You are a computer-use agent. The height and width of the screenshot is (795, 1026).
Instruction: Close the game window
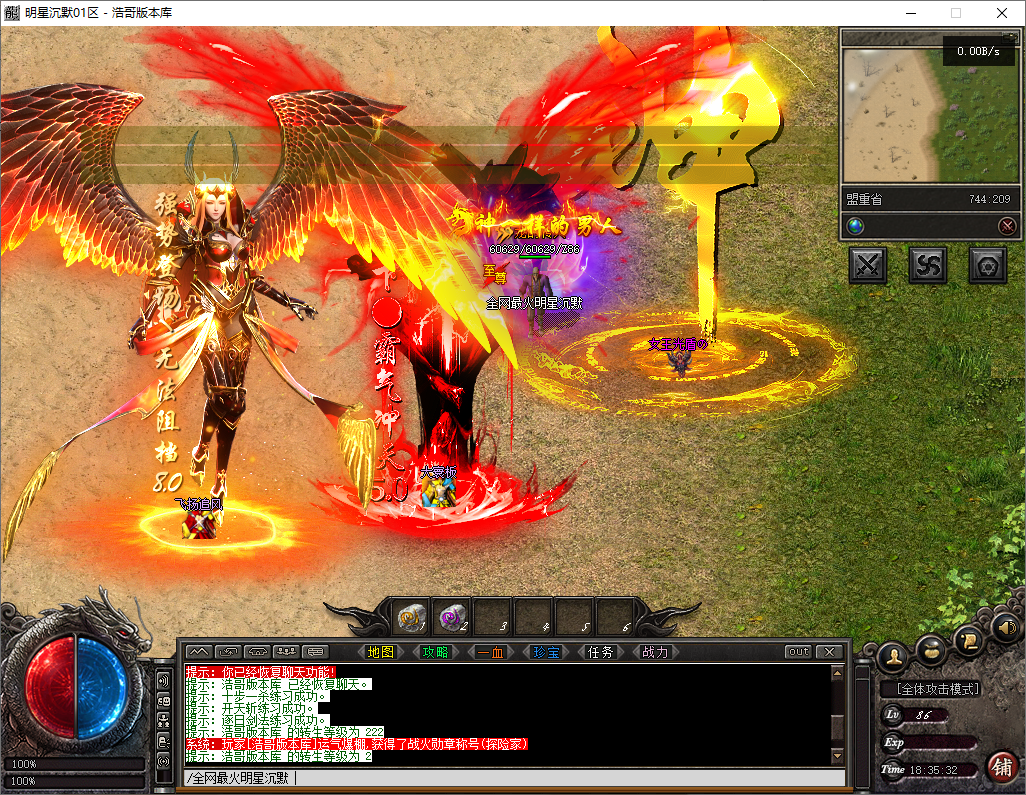click(x=1001, y=13)
